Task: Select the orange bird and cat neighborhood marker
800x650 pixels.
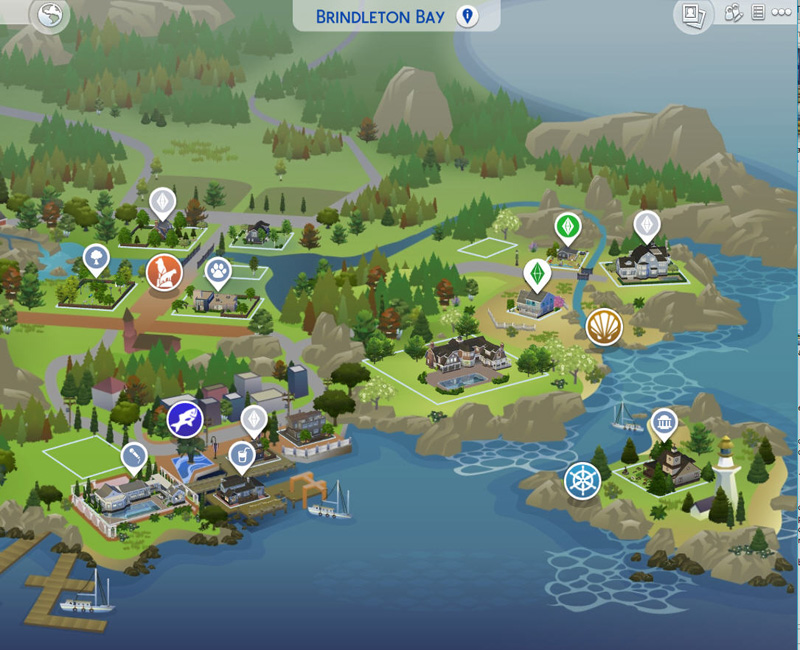Action: [x=164, y=271]
